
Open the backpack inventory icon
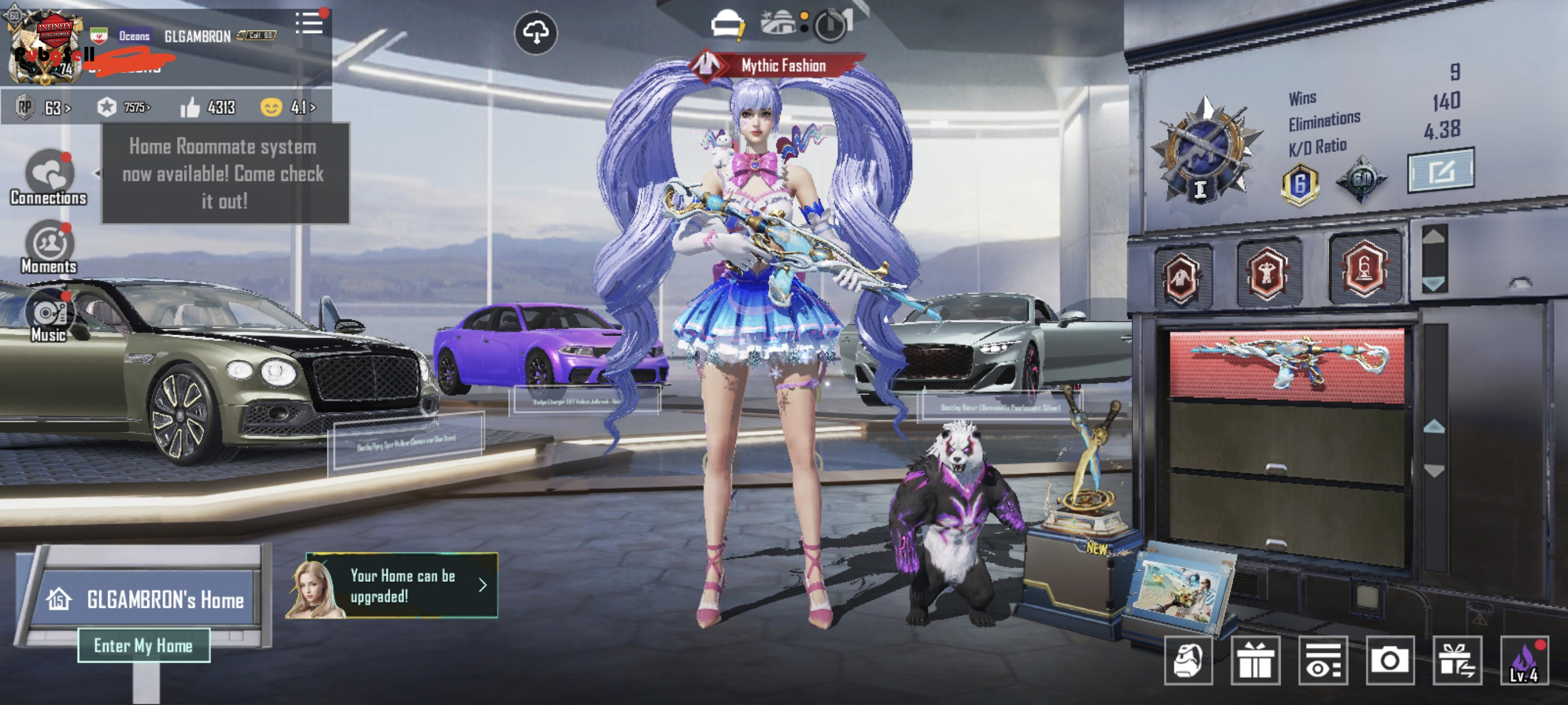click(1188, 661)
